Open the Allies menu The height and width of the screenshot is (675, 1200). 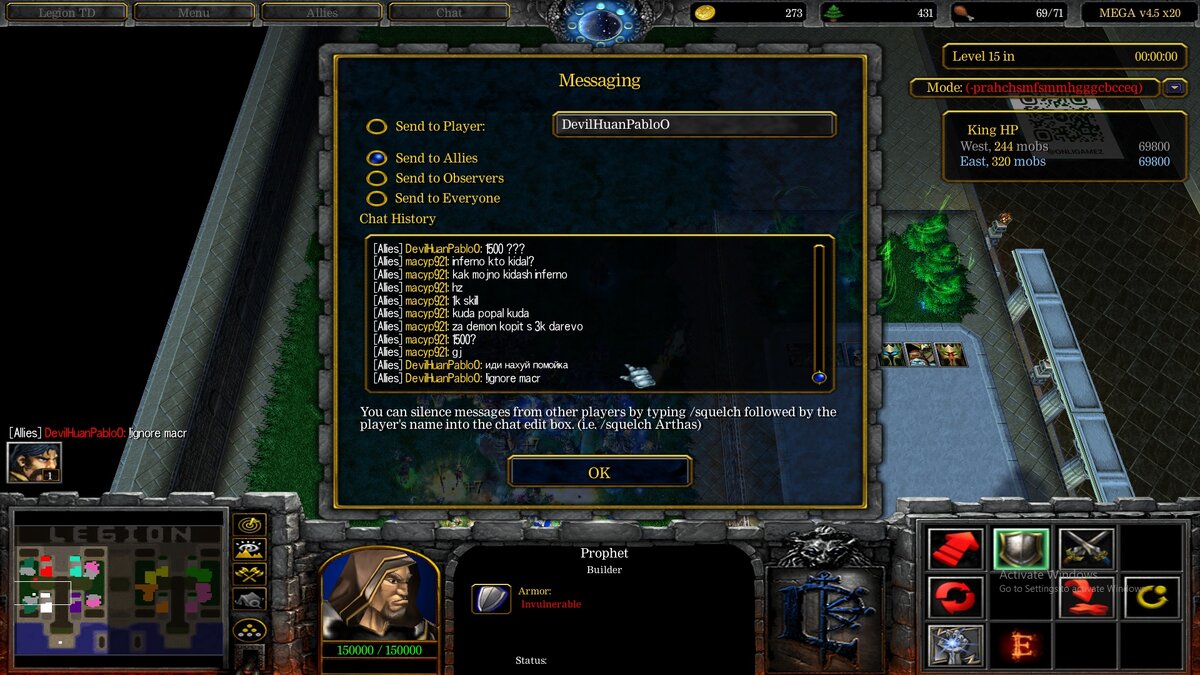(322, 13)
